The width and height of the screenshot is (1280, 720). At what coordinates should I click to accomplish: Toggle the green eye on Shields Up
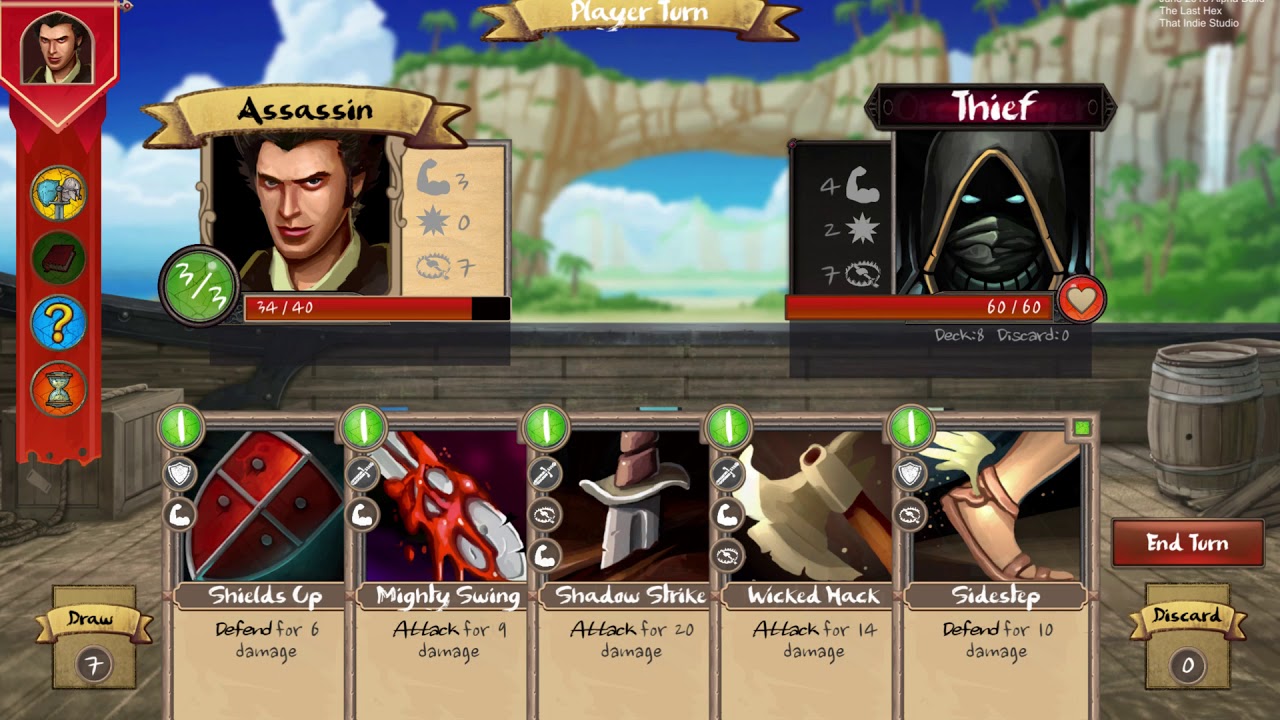(183, 426)
